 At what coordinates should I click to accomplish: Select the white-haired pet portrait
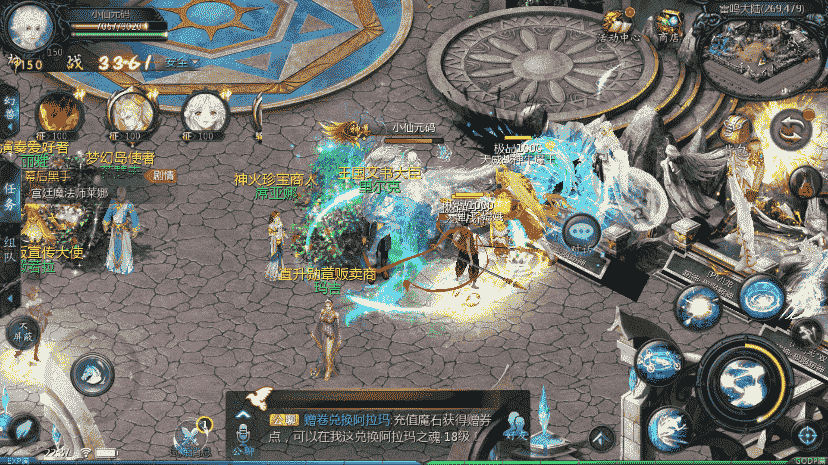click(x=201, y=114)
